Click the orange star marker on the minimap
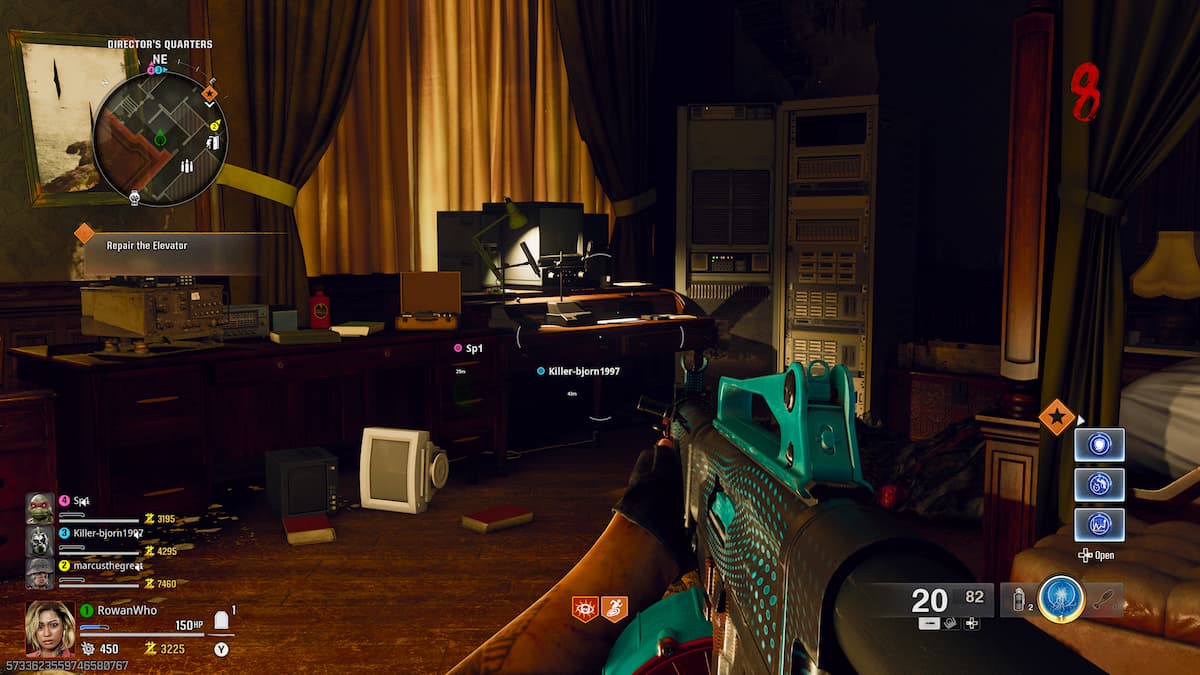This screenshot has width=1200, height=675. pos(210,94)
